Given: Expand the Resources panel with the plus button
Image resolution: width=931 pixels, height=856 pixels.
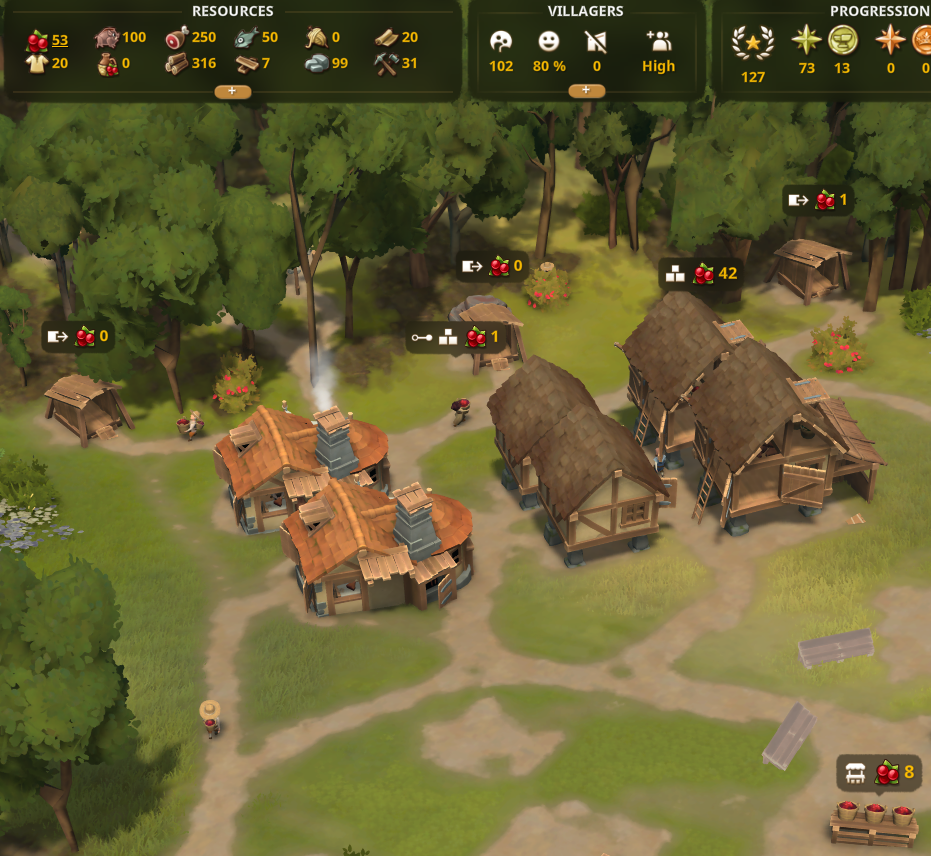Looking at the screenshot, I should click(x=232, y=91).
